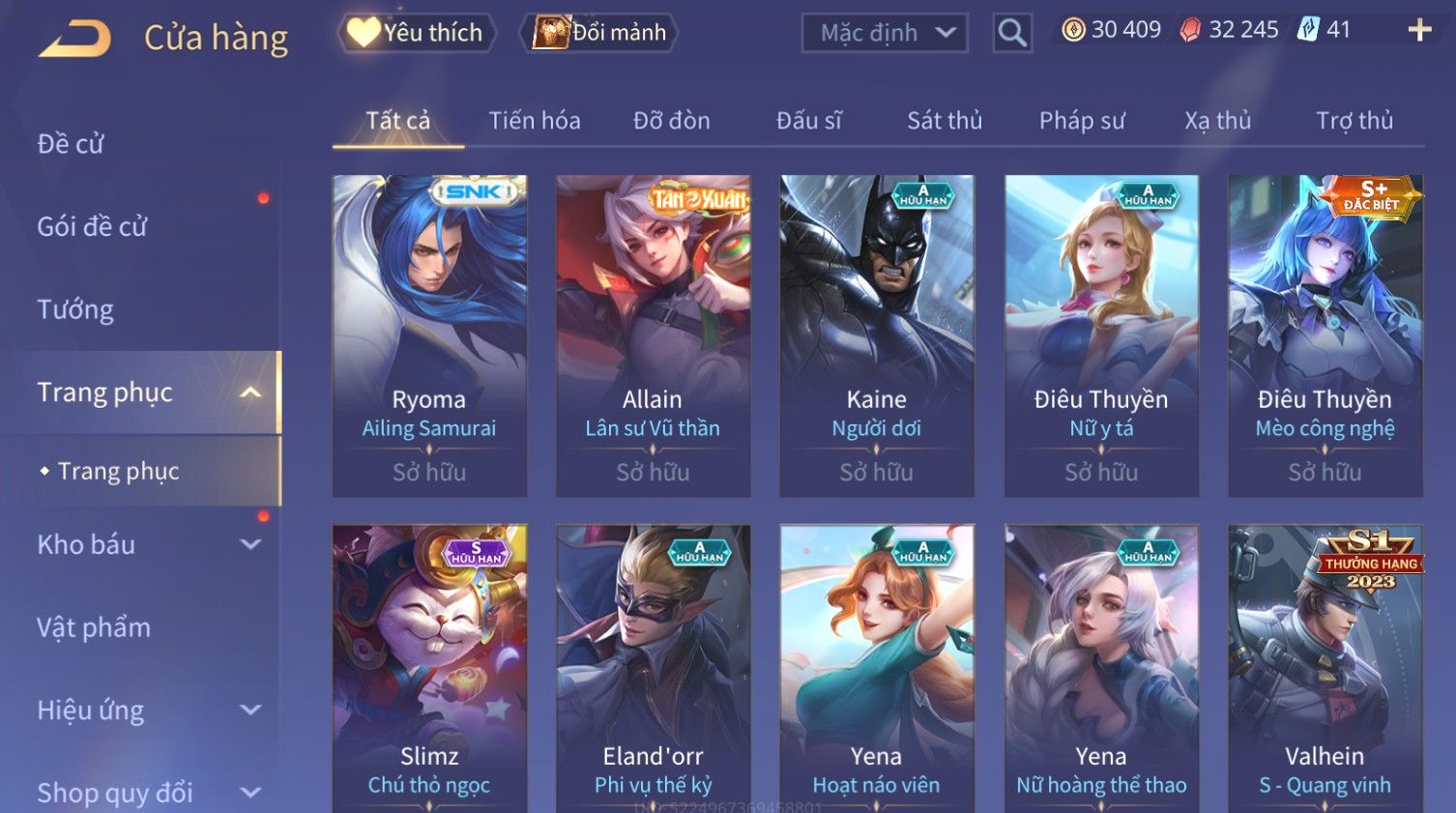
Task: View the Valhein S - Quang vinh skin
Action: tap(1325, 667)
